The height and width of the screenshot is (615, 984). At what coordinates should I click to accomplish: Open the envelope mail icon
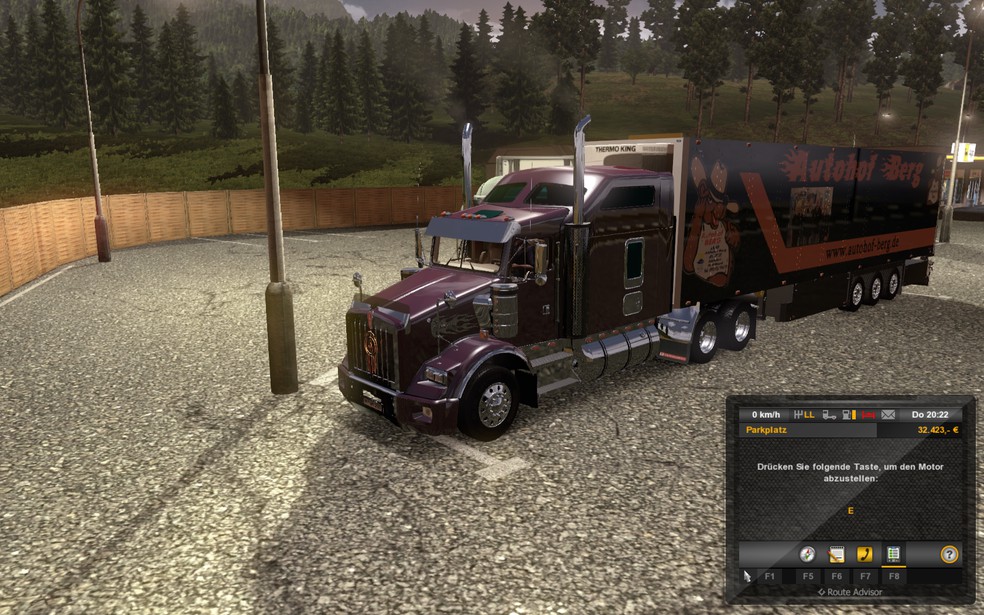point(888,414)
